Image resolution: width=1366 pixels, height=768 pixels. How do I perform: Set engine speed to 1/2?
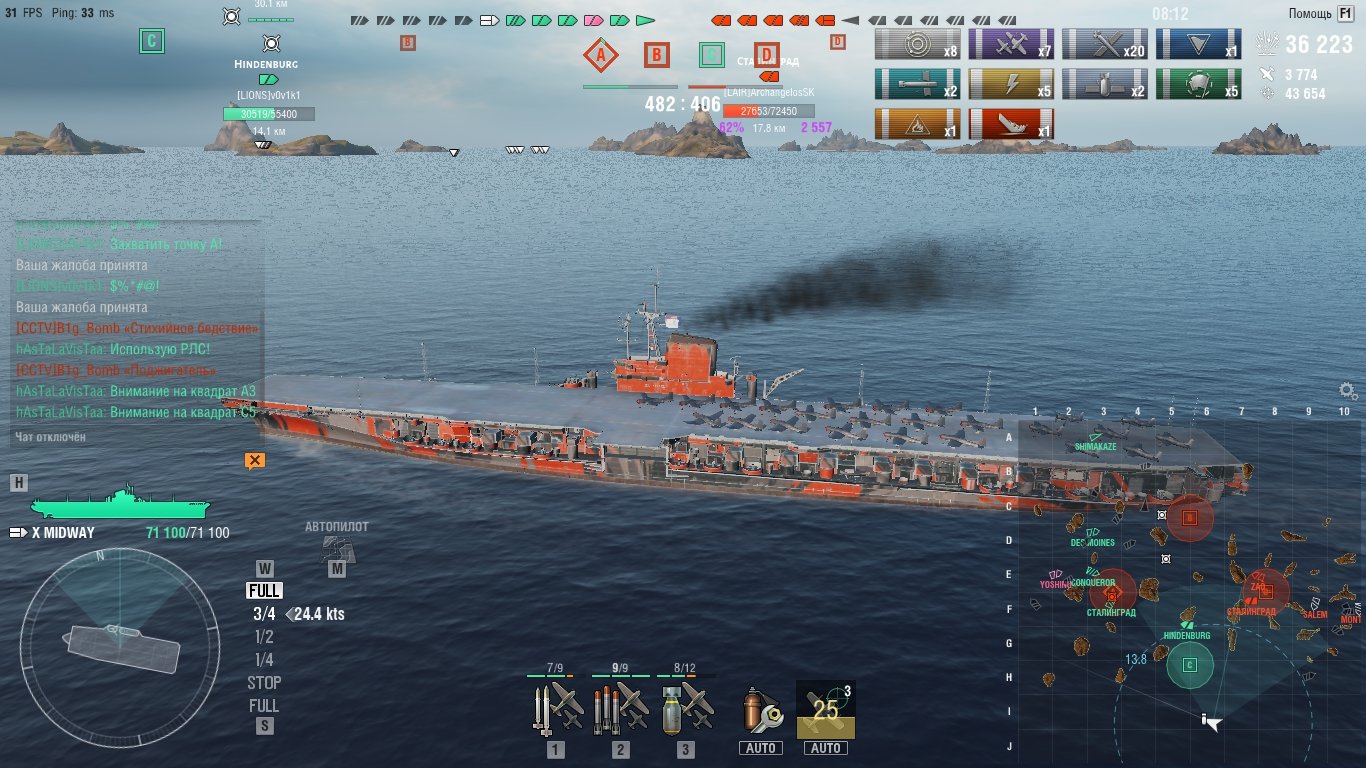pos(264,637)
